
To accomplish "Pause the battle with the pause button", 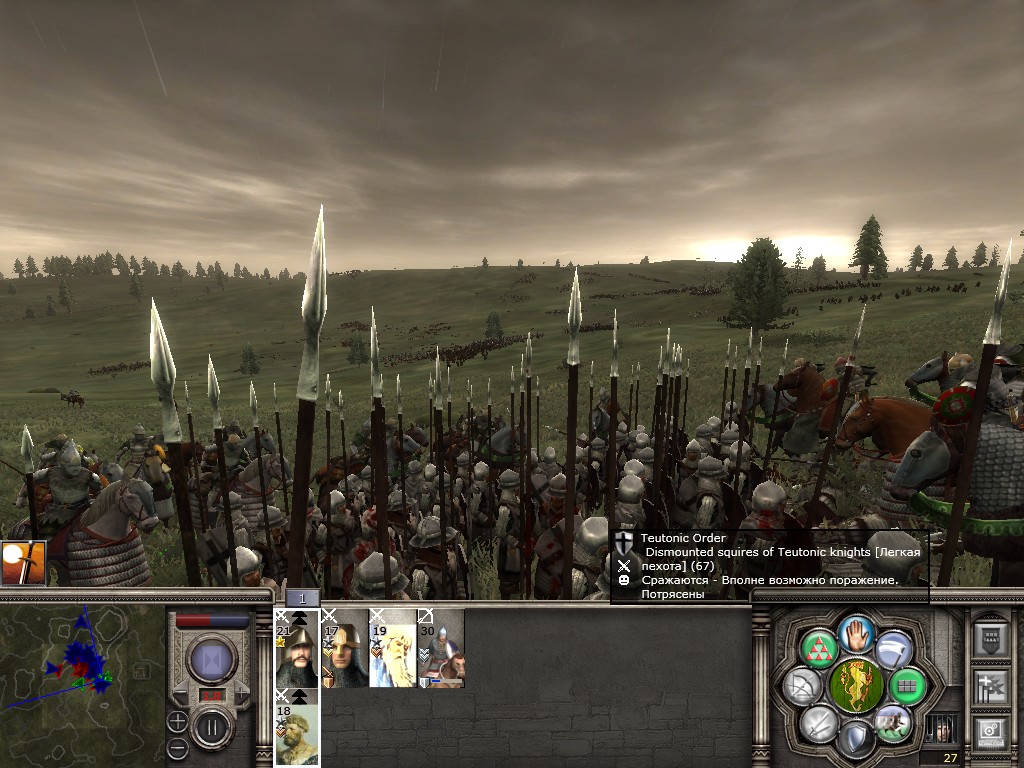I will [x=212, y=727].
